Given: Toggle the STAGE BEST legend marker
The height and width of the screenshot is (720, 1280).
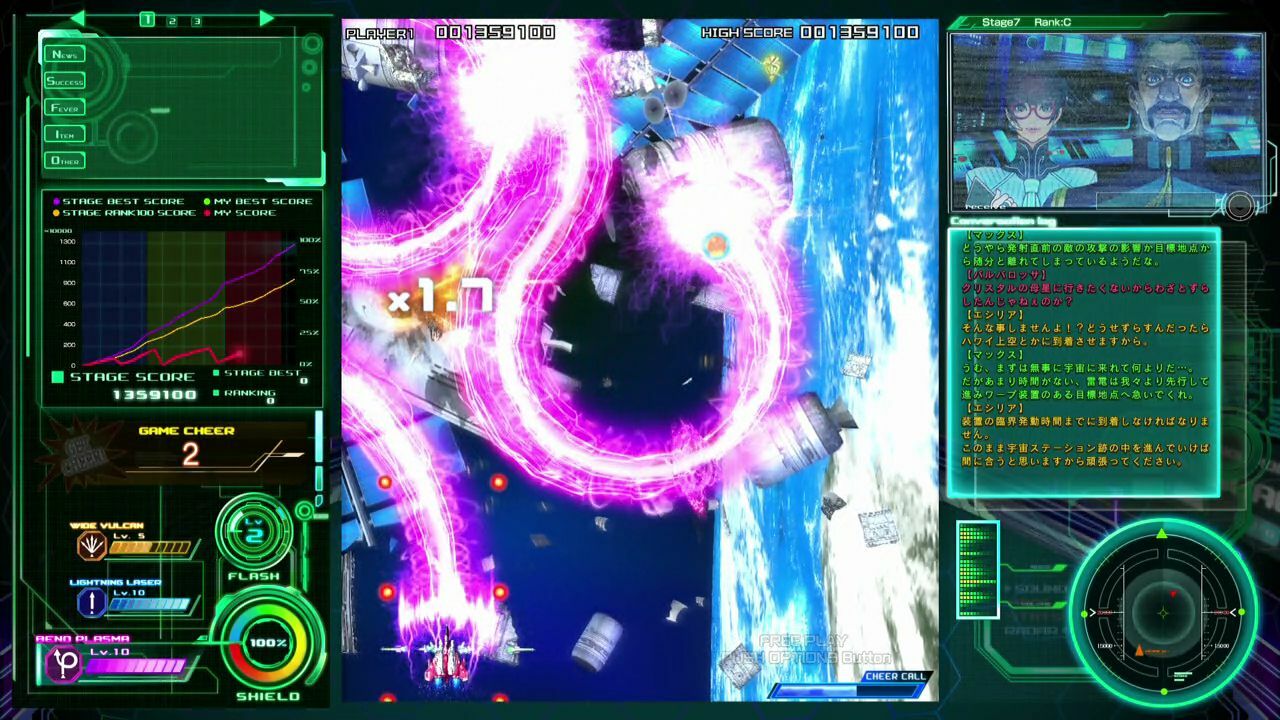Looking at the screenshot, I should pos(217,371).
